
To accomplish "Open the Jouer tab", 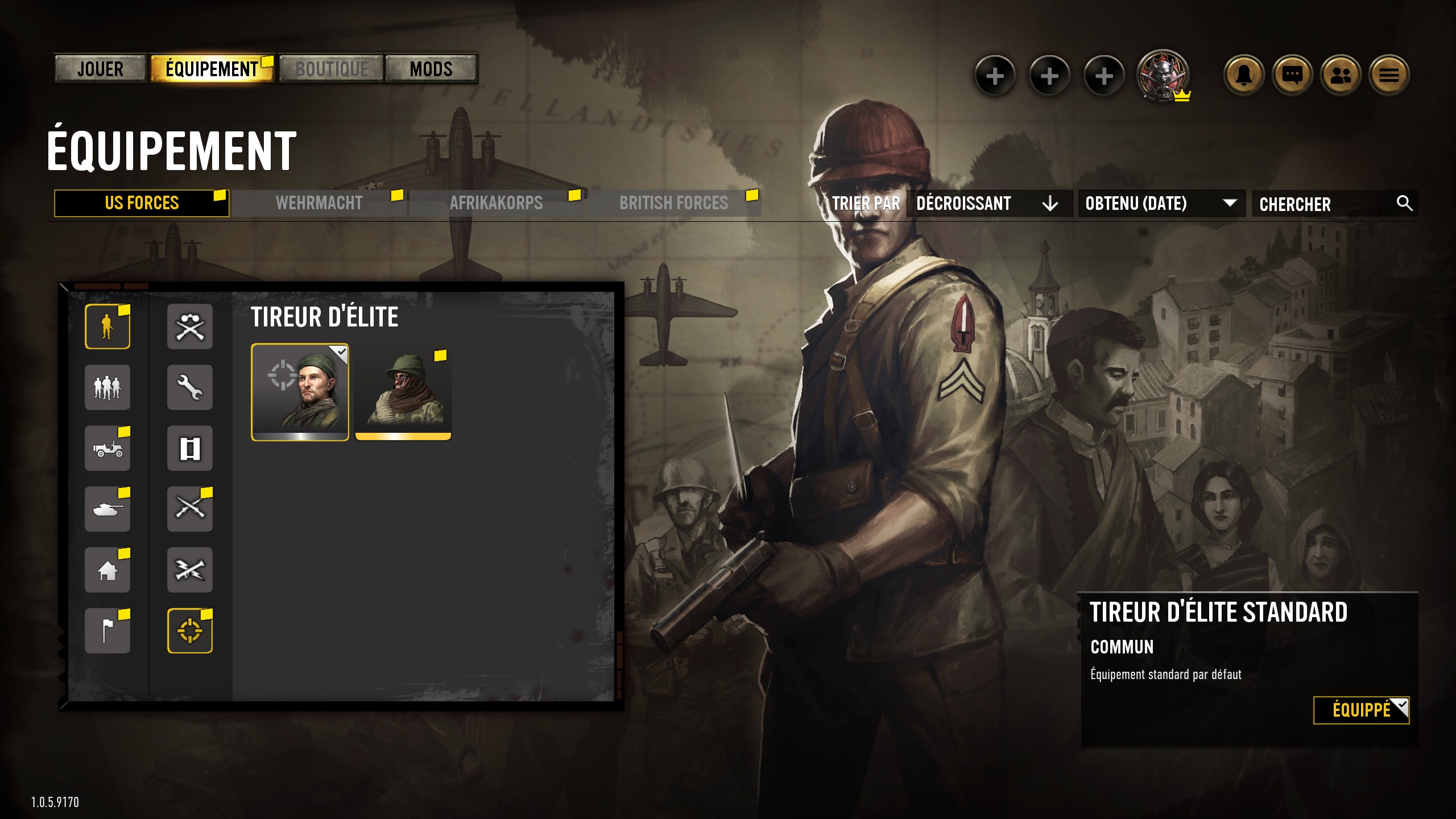I will (x=100, y=69).
